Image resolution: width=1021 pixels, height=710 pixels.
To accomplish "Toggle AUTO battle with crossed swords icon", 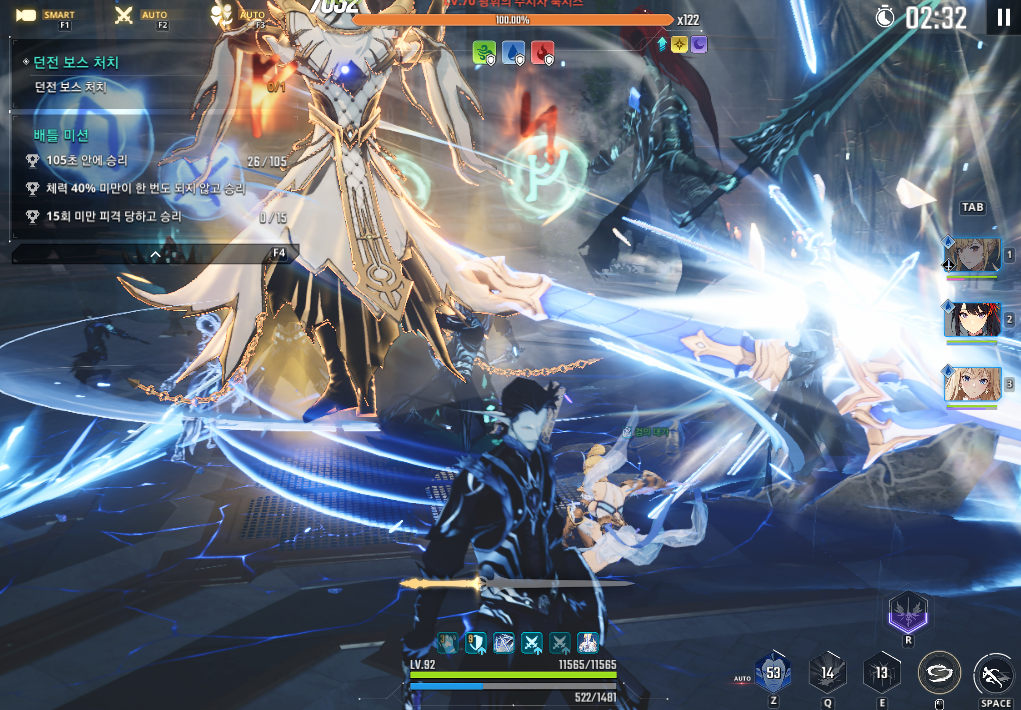I will pyautogui.click(x=125, y=15).
